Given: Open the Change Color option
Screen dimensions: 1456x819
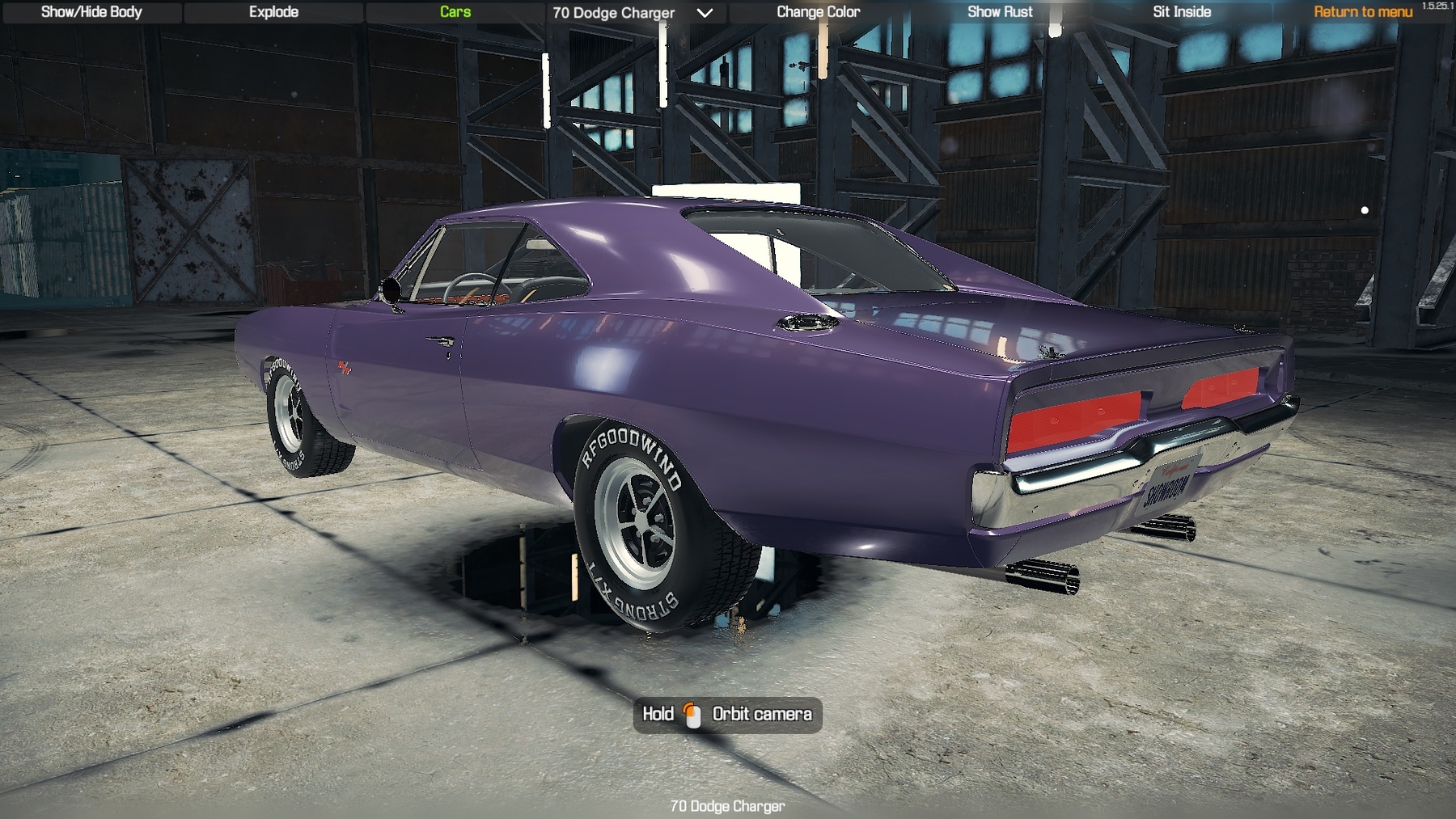Looking at the screenshot, I should click(818, 12).
